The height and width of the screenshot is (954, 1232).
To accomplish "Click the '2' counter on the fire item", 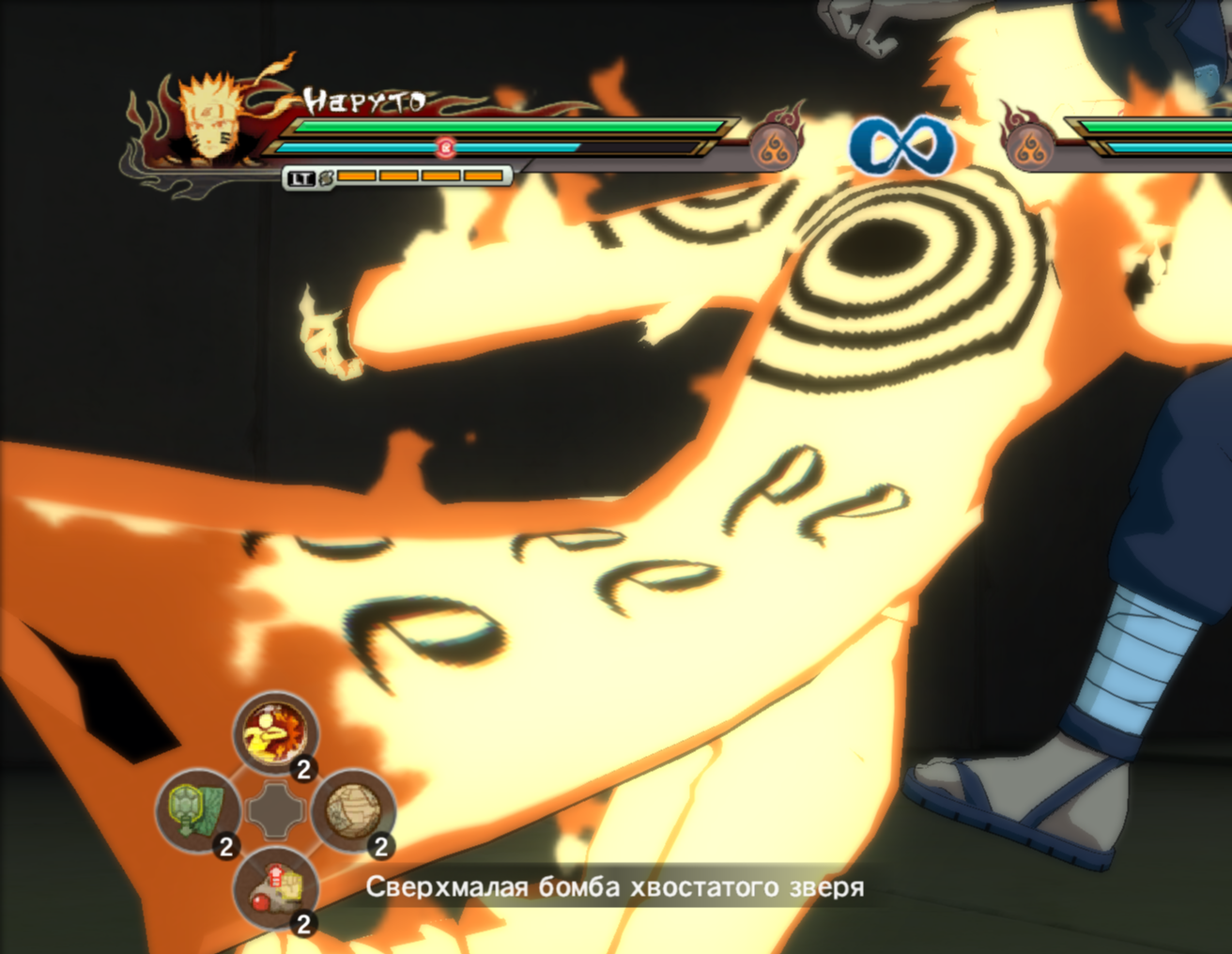I will pos(304,770).
